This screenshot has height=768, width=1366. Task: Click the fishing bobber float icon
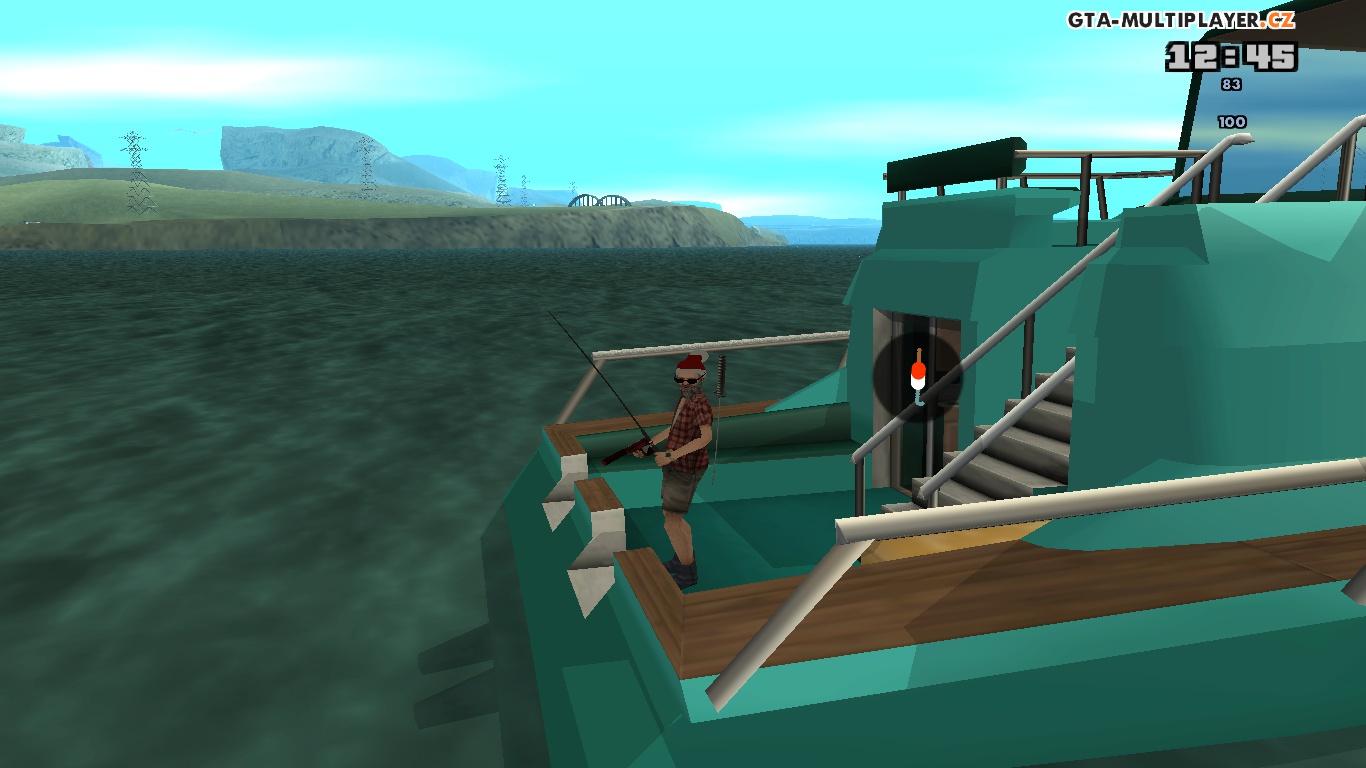pyautogui.click(x=917, y=377)
